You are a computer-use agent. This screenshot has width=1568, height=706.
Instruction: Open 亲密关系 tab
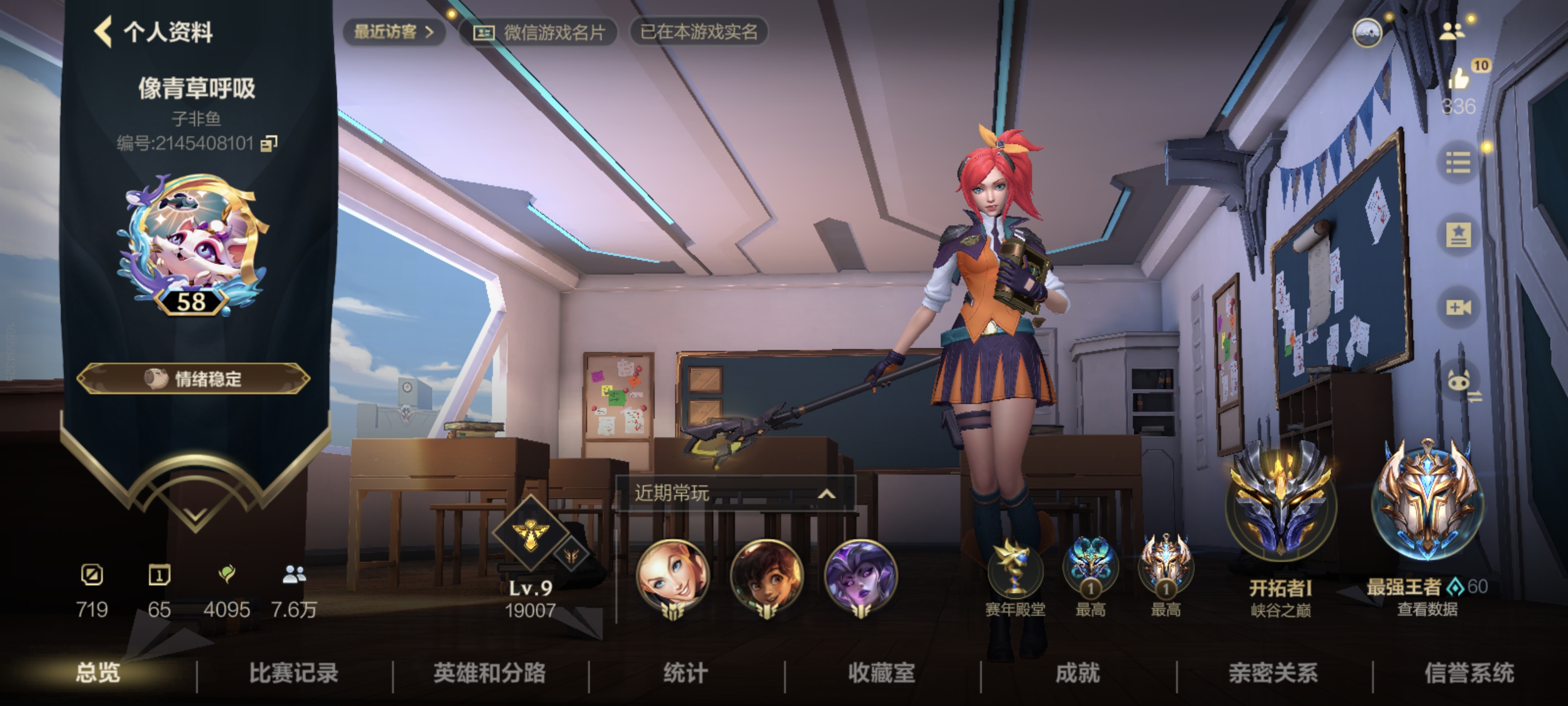1274,673
